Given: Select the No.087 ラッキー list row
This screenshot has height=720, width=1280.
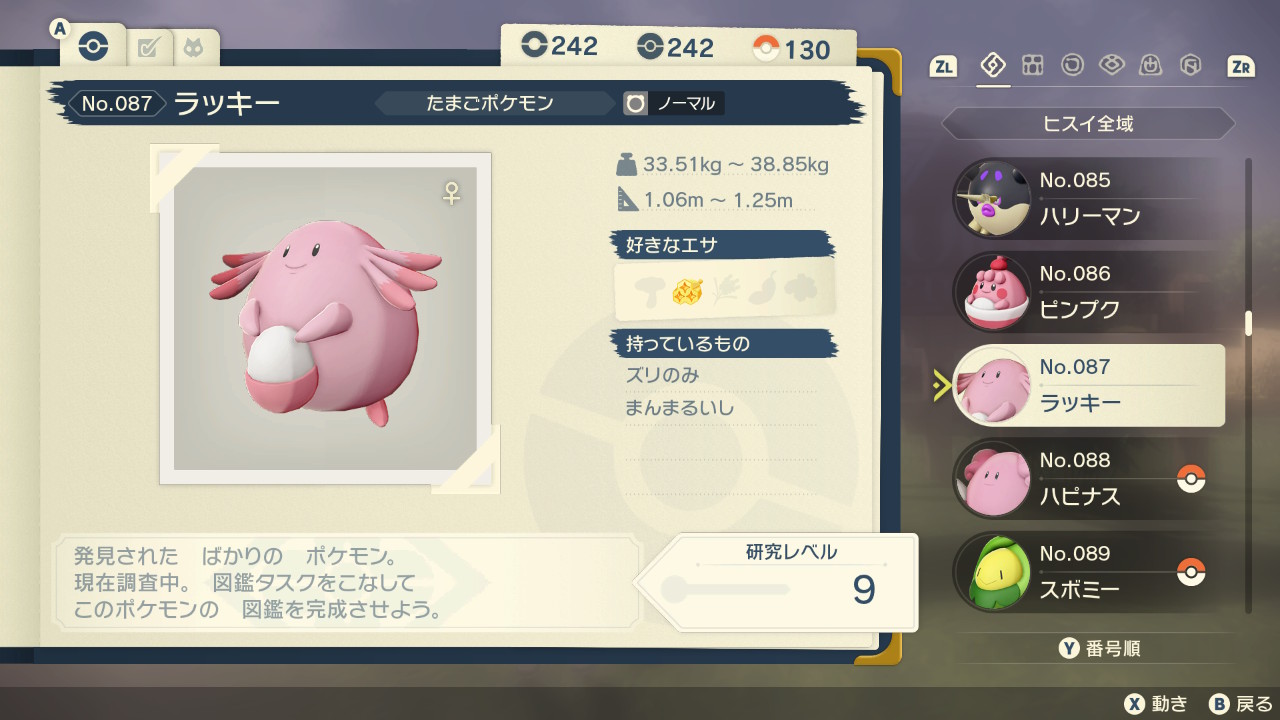Looking at the screenshot, I should pyautogui.click(x=1088, y=385).
